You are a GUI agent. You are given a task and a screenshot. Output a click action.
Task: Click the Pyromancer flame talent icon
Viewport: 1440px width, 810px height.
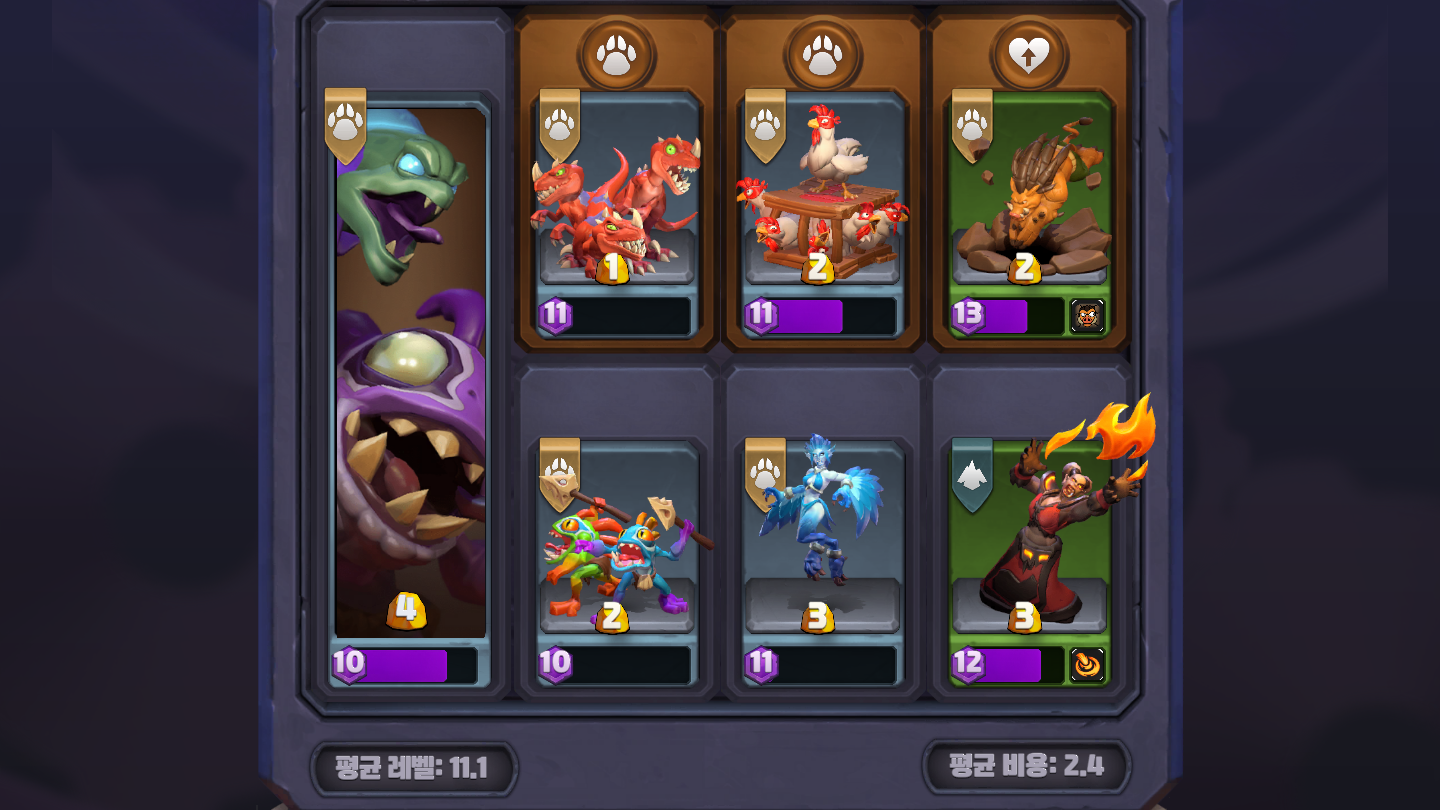tap(1087, 665)
